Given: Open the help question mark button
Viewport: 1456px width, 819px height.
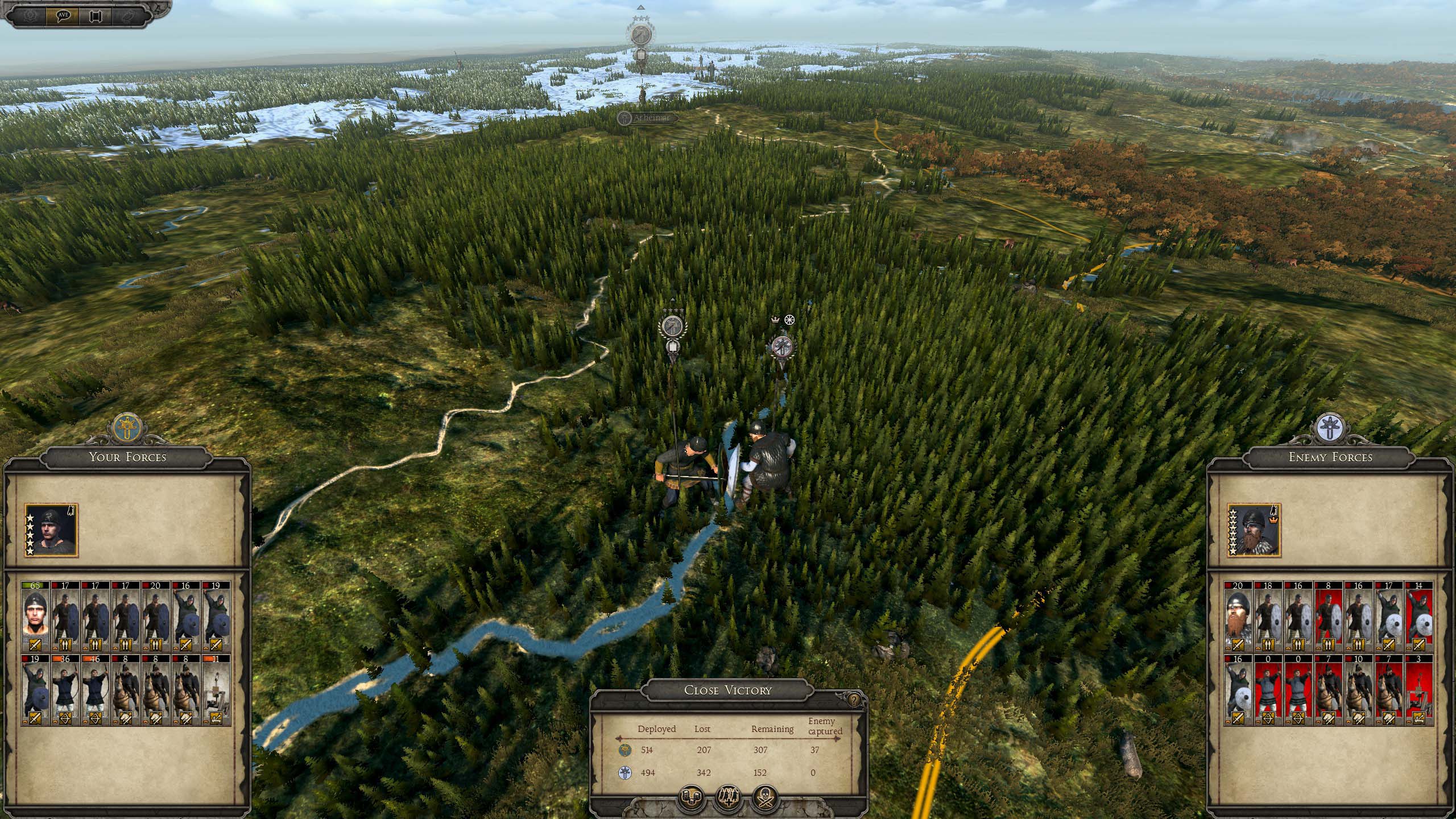Looking at the screenshot, I should tap(854, 701).
